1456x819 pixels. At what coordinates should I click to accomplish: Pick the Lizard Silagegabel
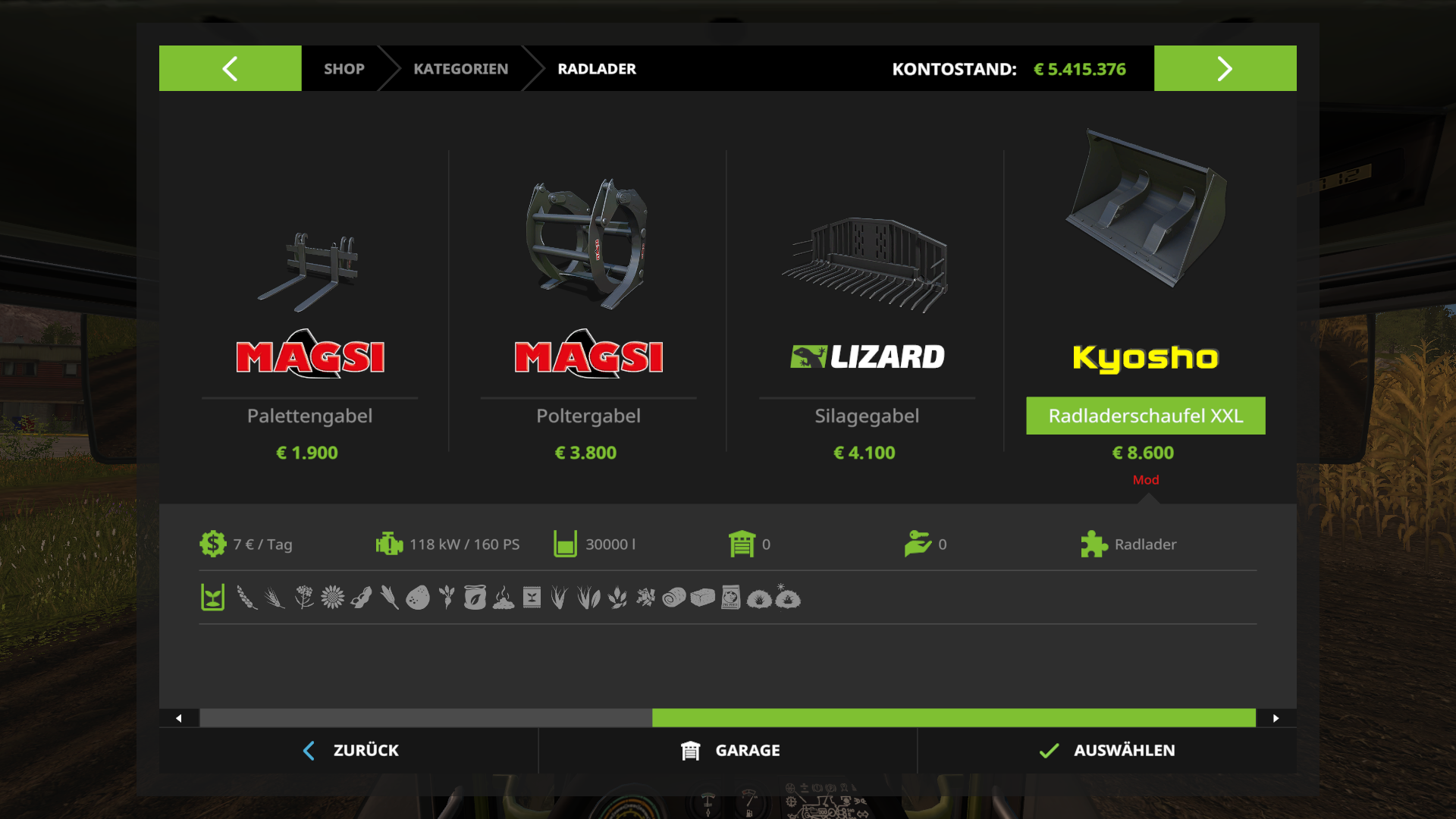[866, 303]
